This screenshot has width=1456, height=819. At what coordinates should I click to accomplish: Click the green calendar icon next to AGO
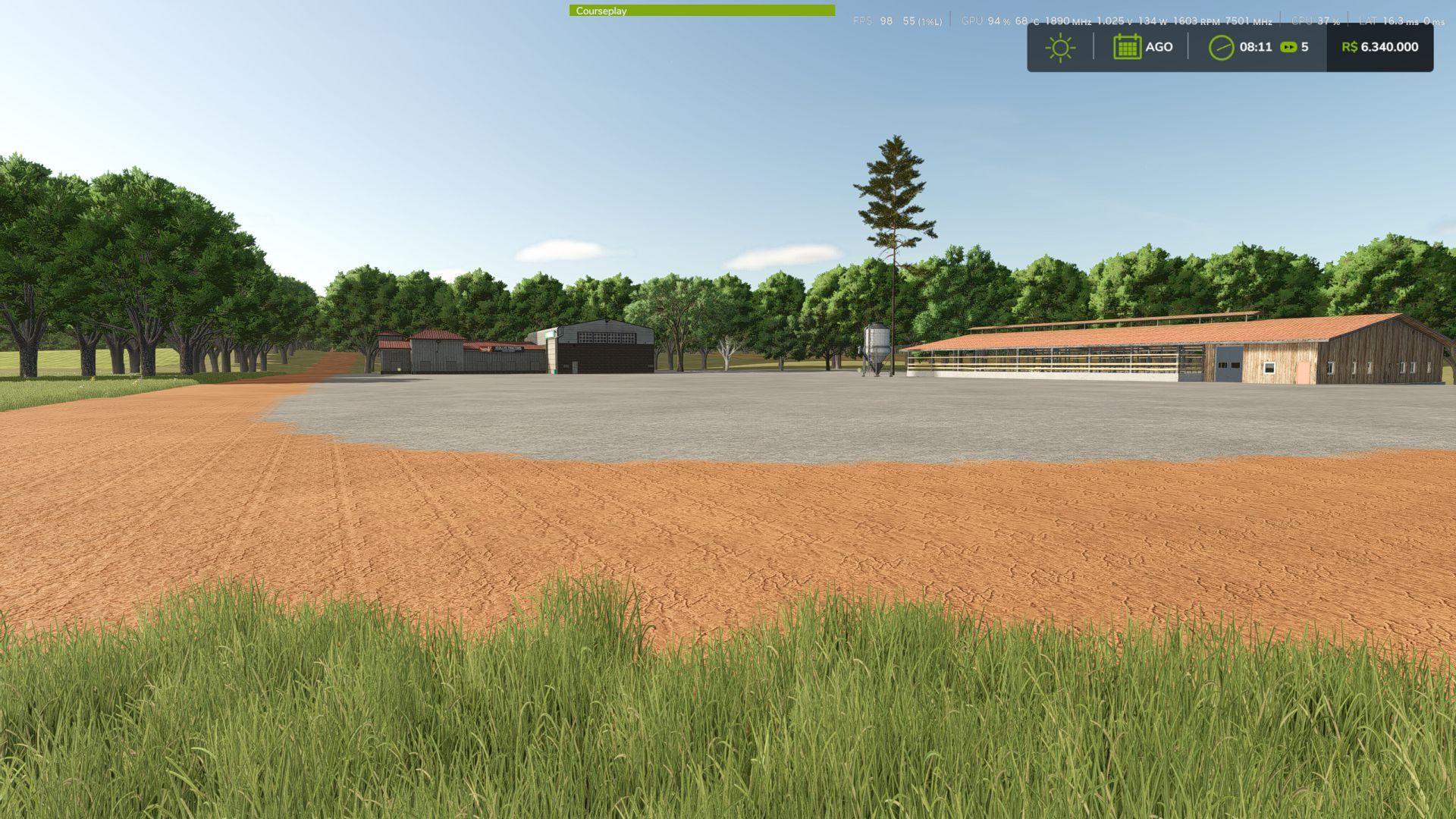(1128, 47)
